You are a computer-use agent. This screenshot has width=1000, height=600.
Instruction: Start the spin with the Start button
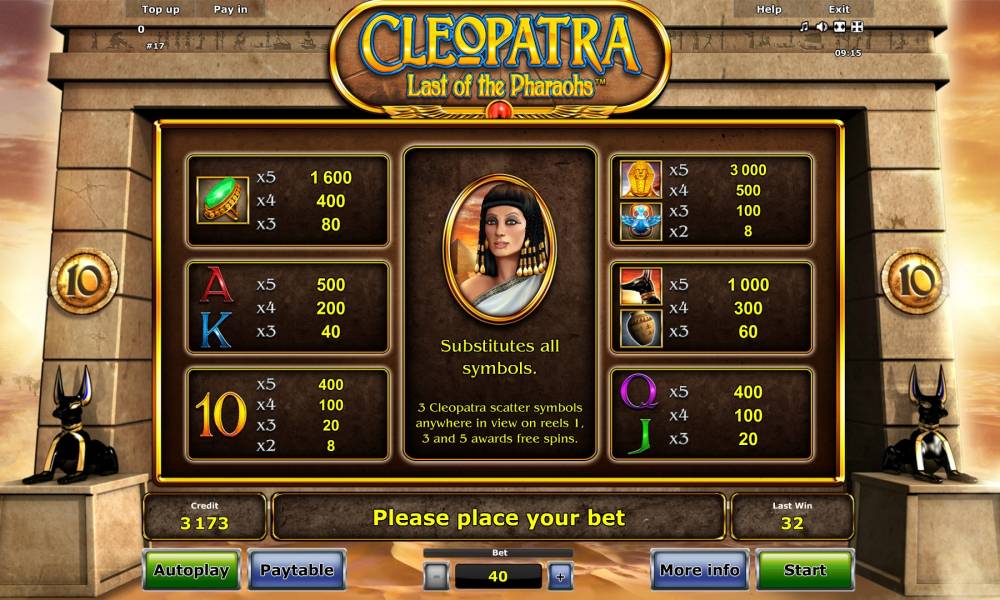tap(804, 570)
